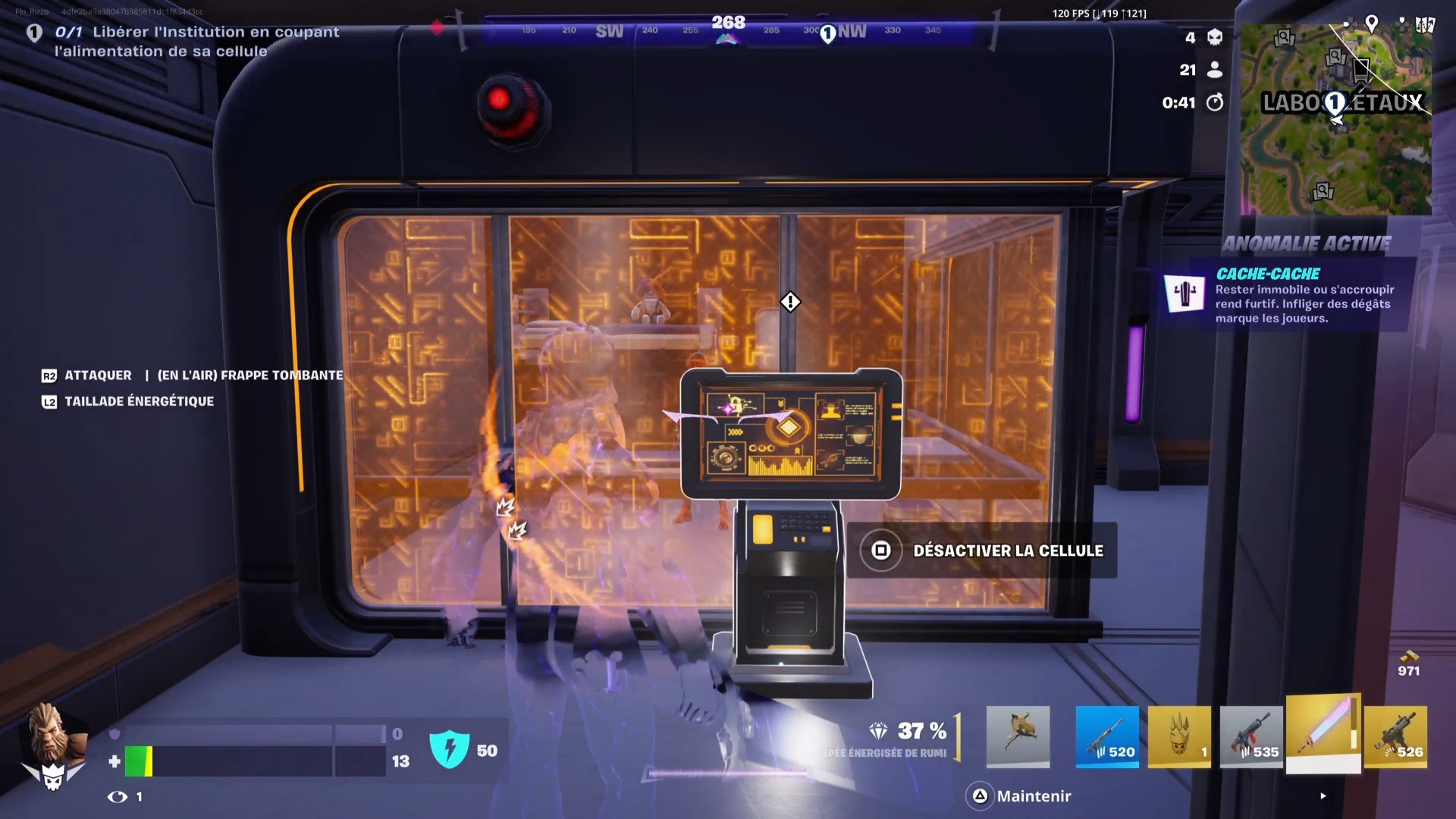Select the energized sword hotbar slot

[x=1325, y=736]
